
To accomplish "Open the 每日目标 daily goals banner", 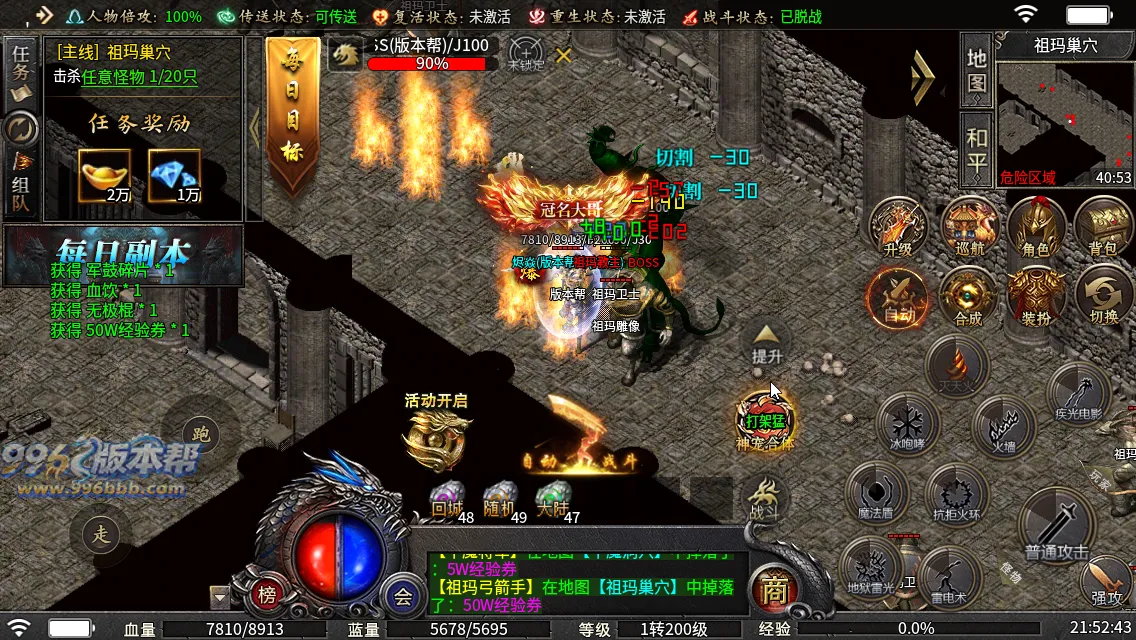I will 292,117.
